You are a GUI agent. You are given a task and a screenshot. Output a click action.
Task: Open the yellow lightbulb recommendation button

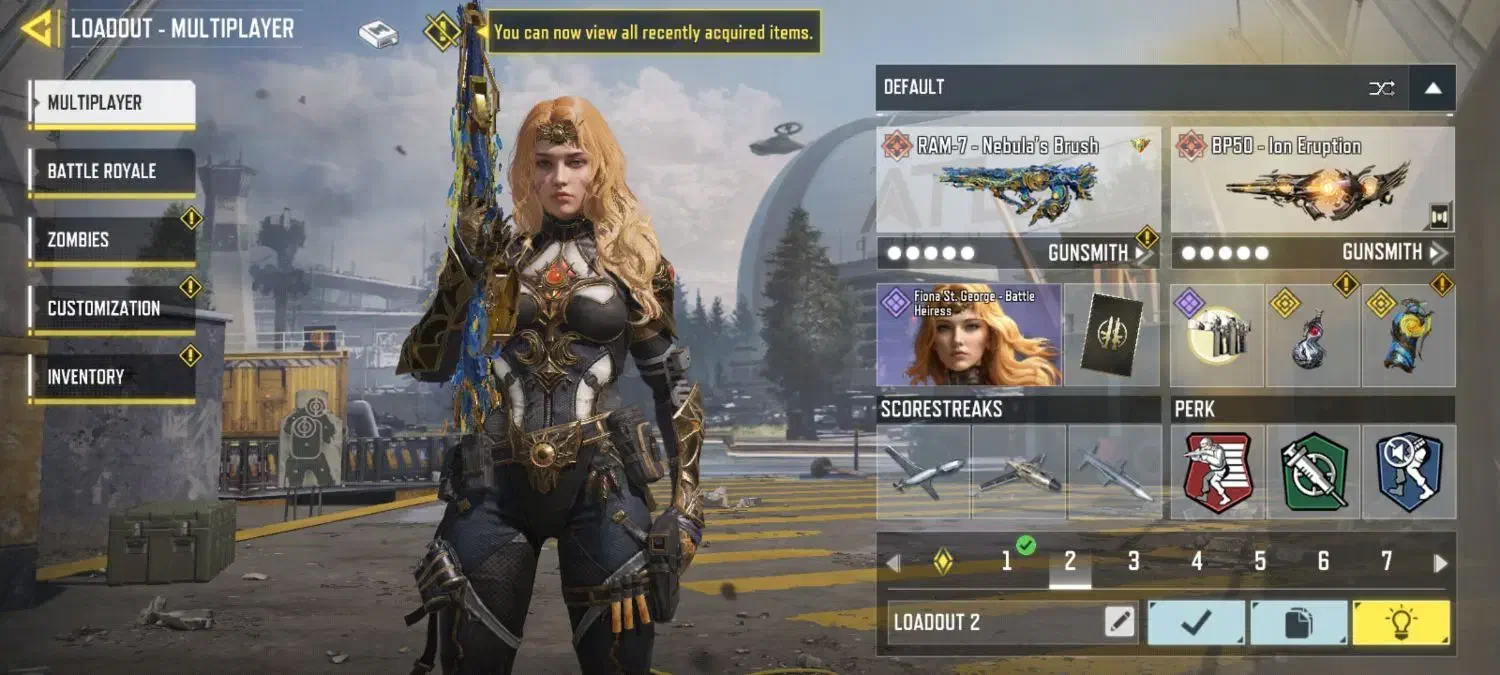pos(1400,622)
